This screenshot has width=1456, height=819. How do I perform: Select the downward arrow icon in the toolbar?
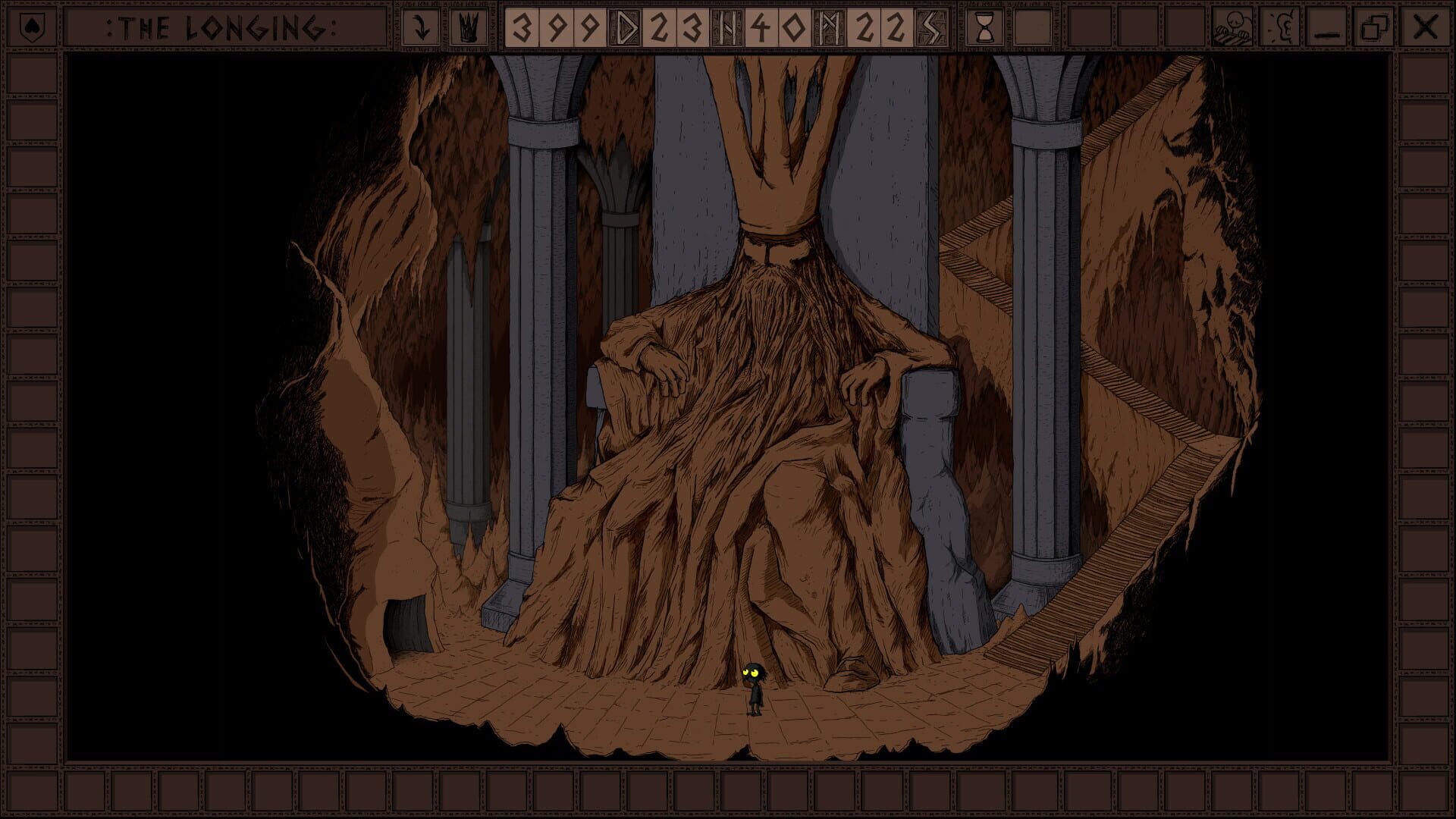click(419, 26)
